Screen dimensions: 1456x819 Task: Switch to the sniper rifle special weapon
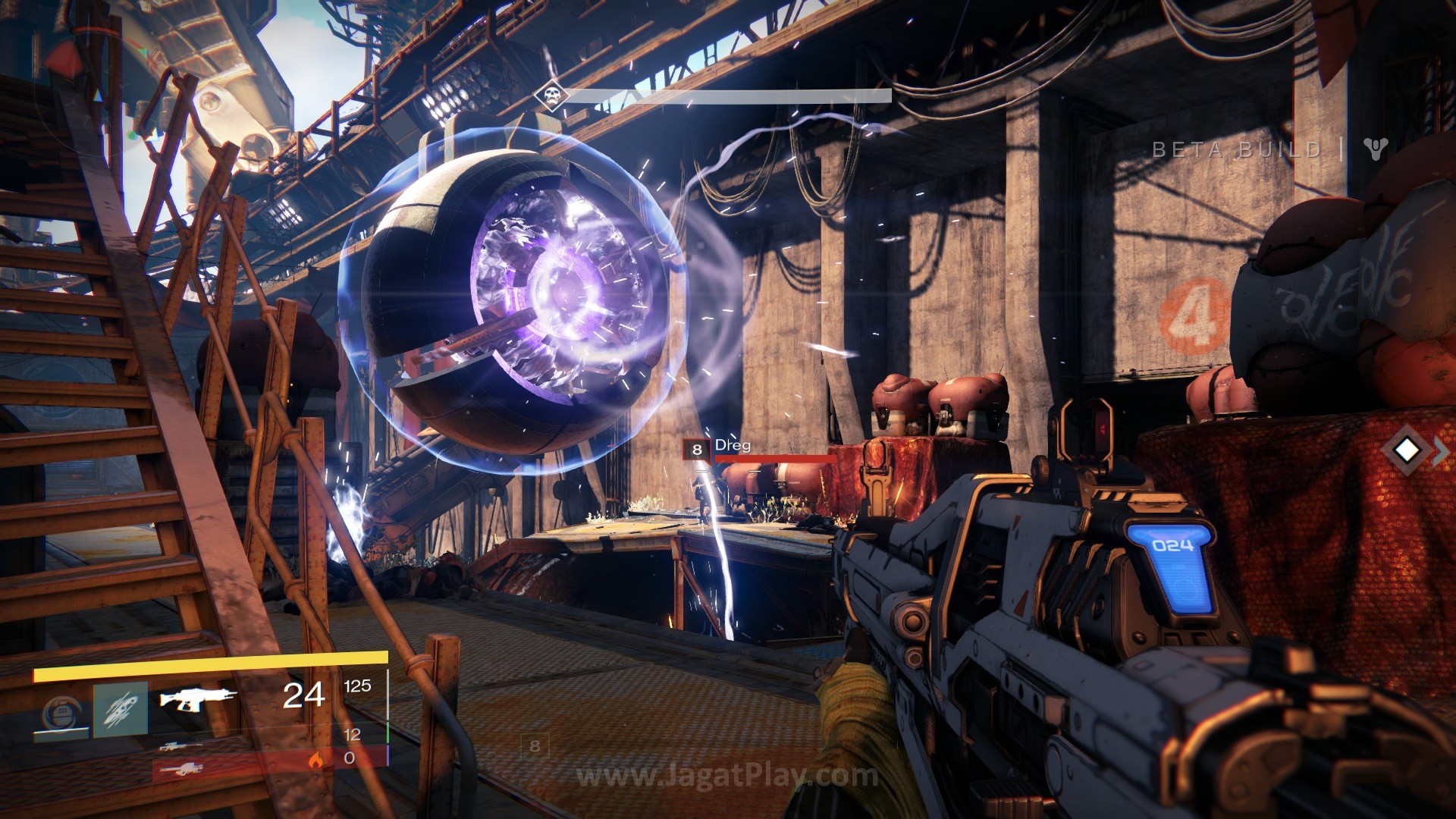(x=180, y=746)
